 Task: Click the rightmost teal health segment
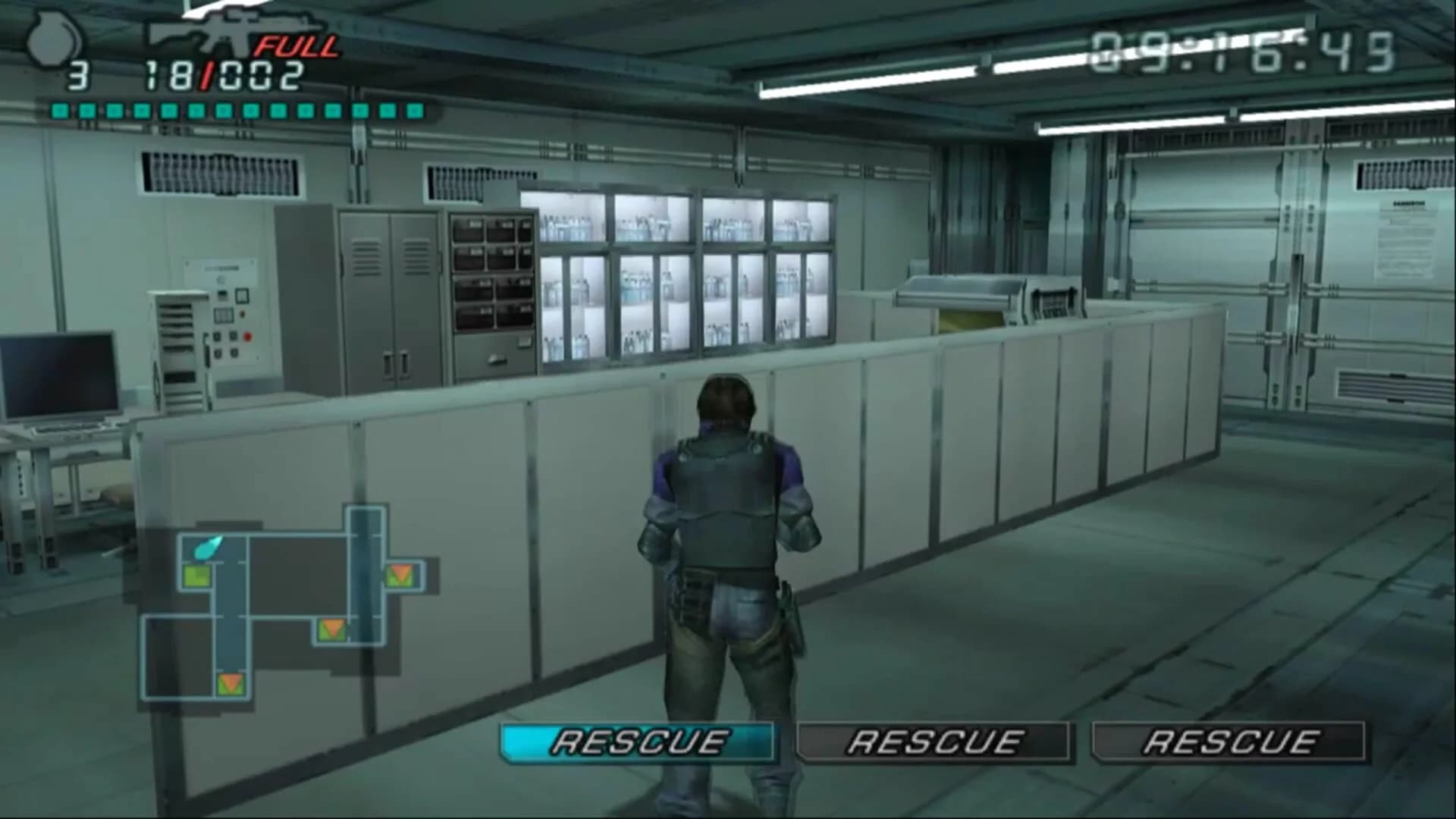(x=413, y=109)
